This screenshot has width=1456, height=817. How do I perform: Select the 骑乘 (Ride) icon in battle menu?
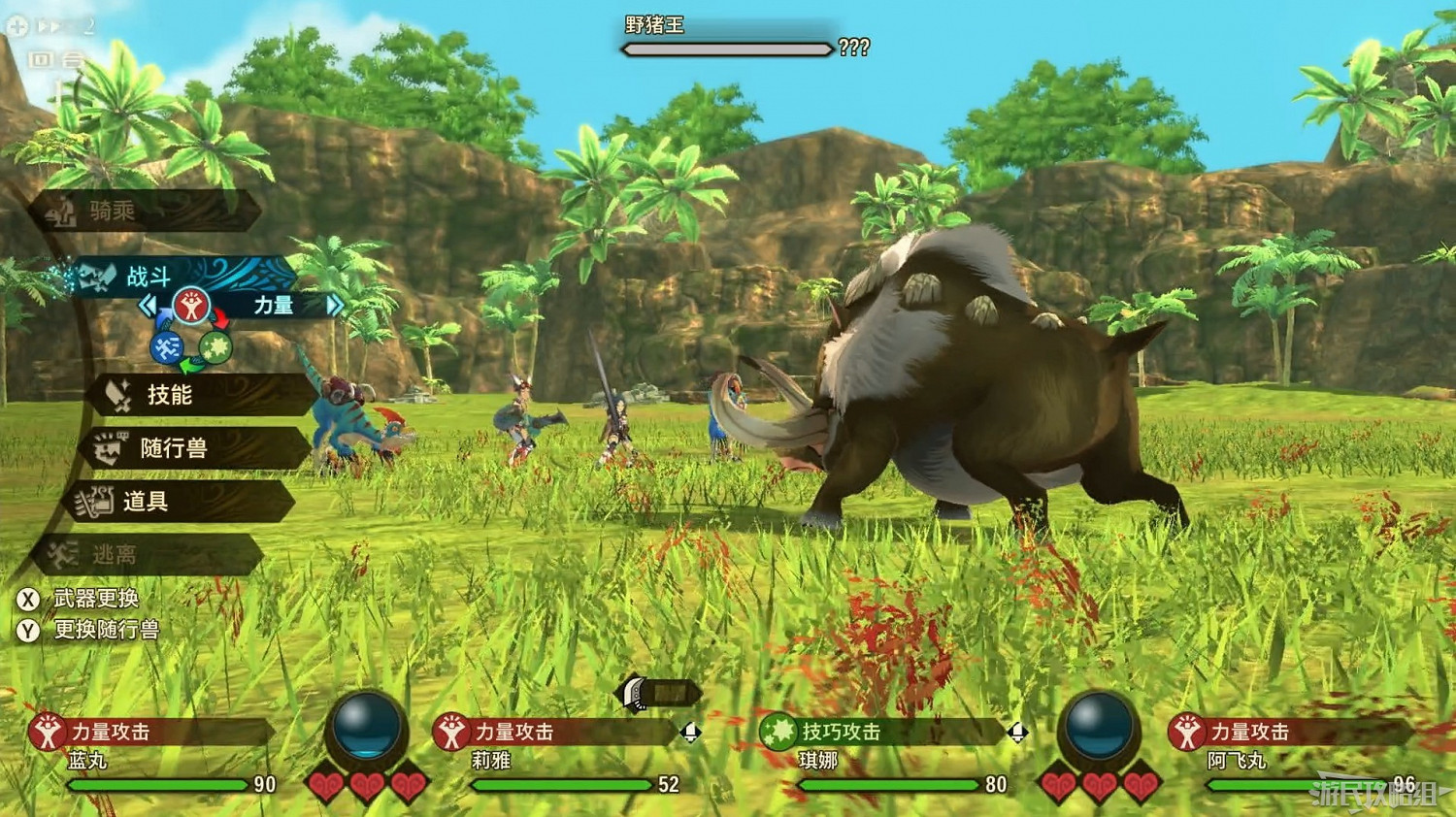(x=60, y=212)
